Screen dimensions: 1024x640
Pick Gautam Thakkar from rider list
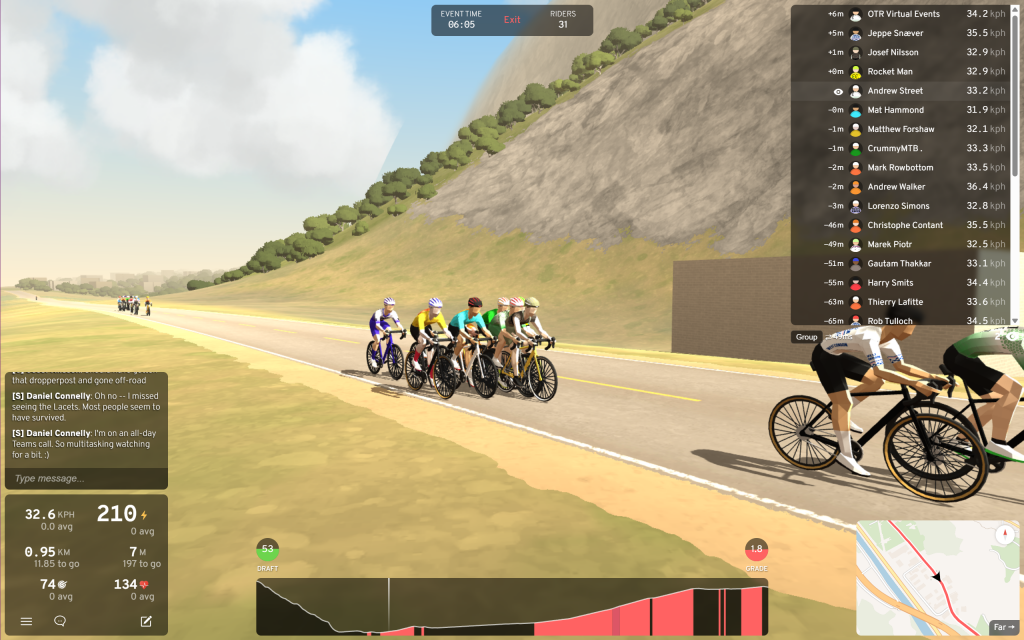point(899,263)
